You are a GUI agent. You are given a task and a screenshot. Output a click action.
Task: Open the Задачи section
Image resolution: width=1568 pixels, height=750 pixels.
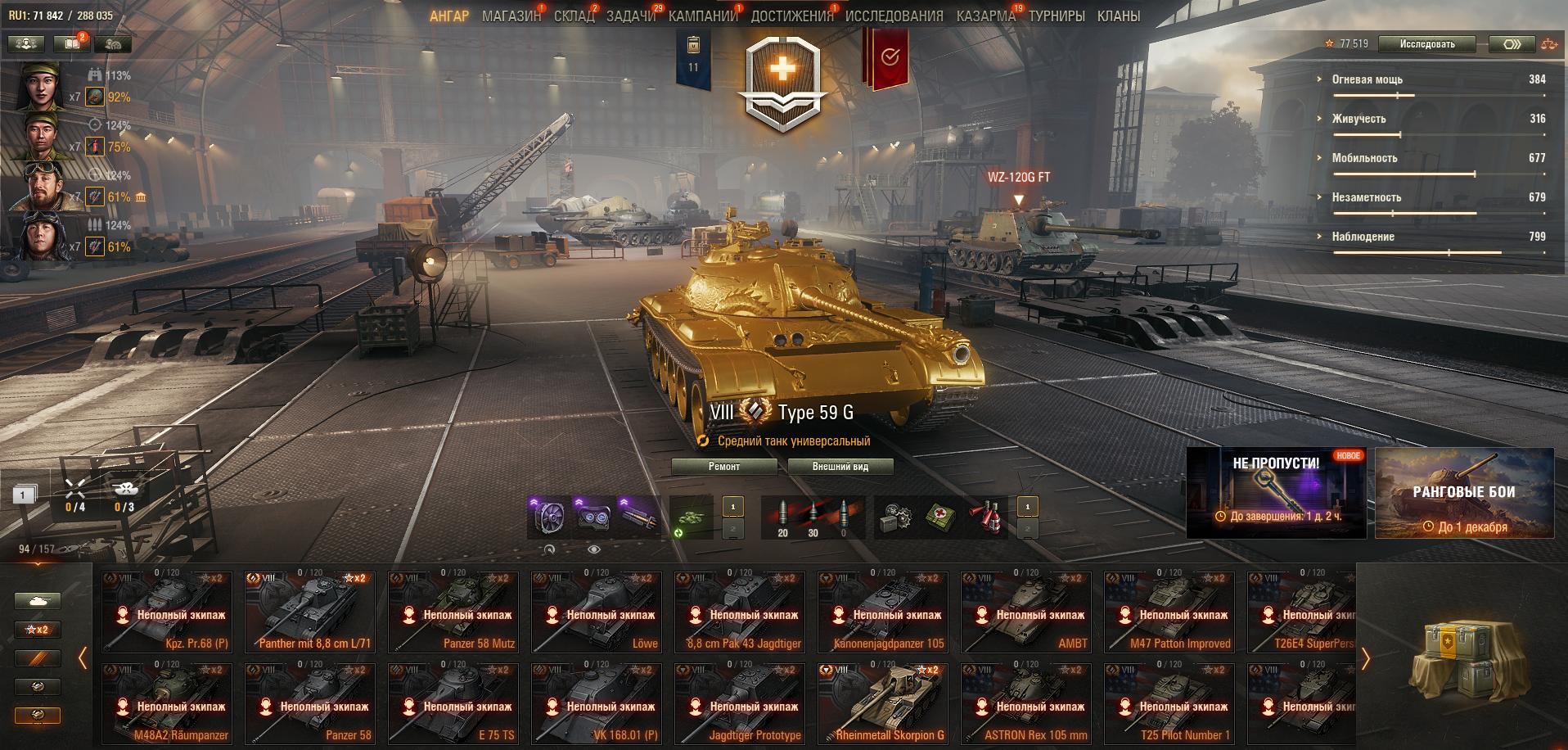(x=630, y=16)
